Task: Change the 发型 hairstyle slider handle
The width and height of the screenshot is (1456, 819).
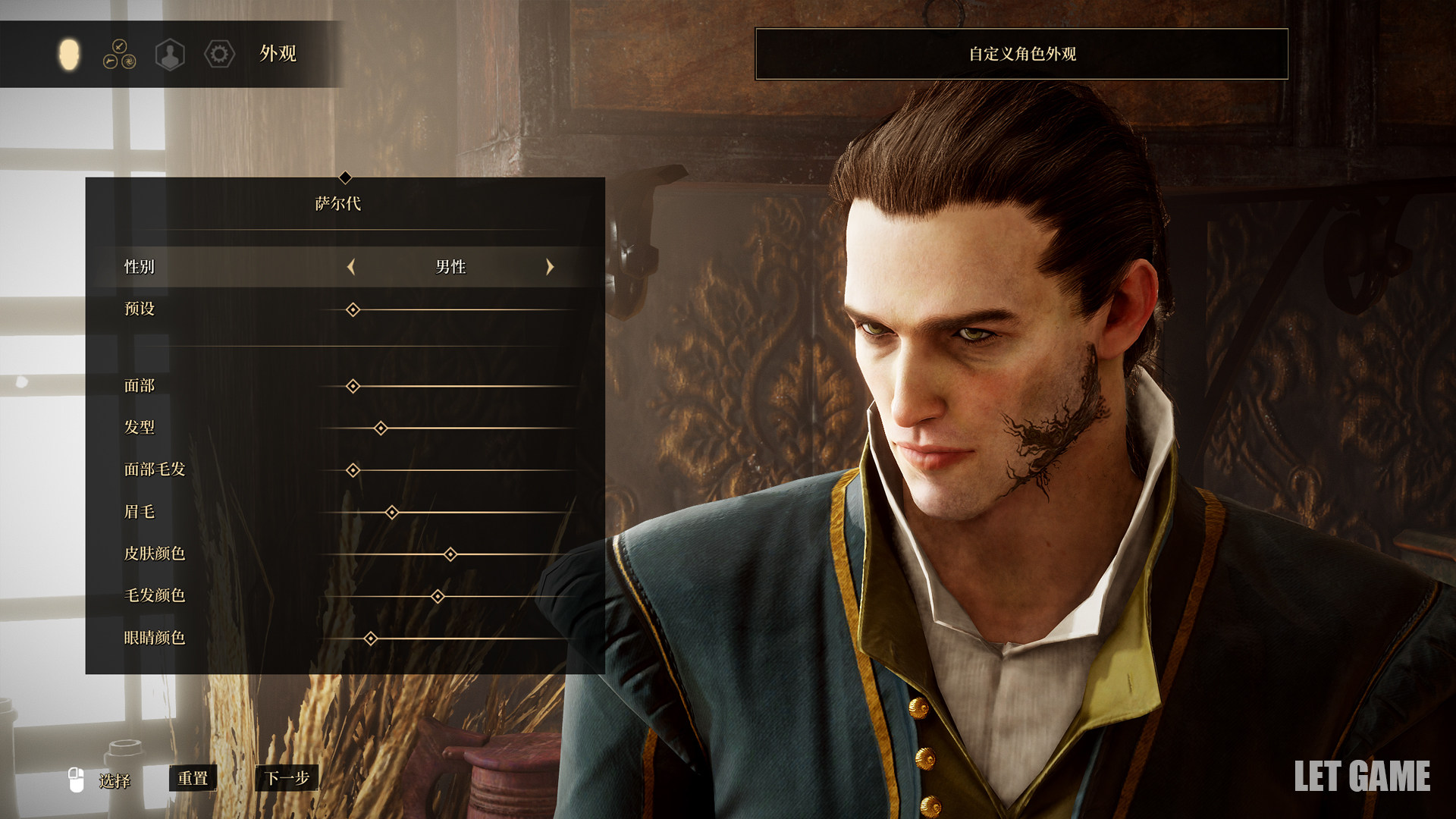Action: pyautogui.click(x=381, y=428)
